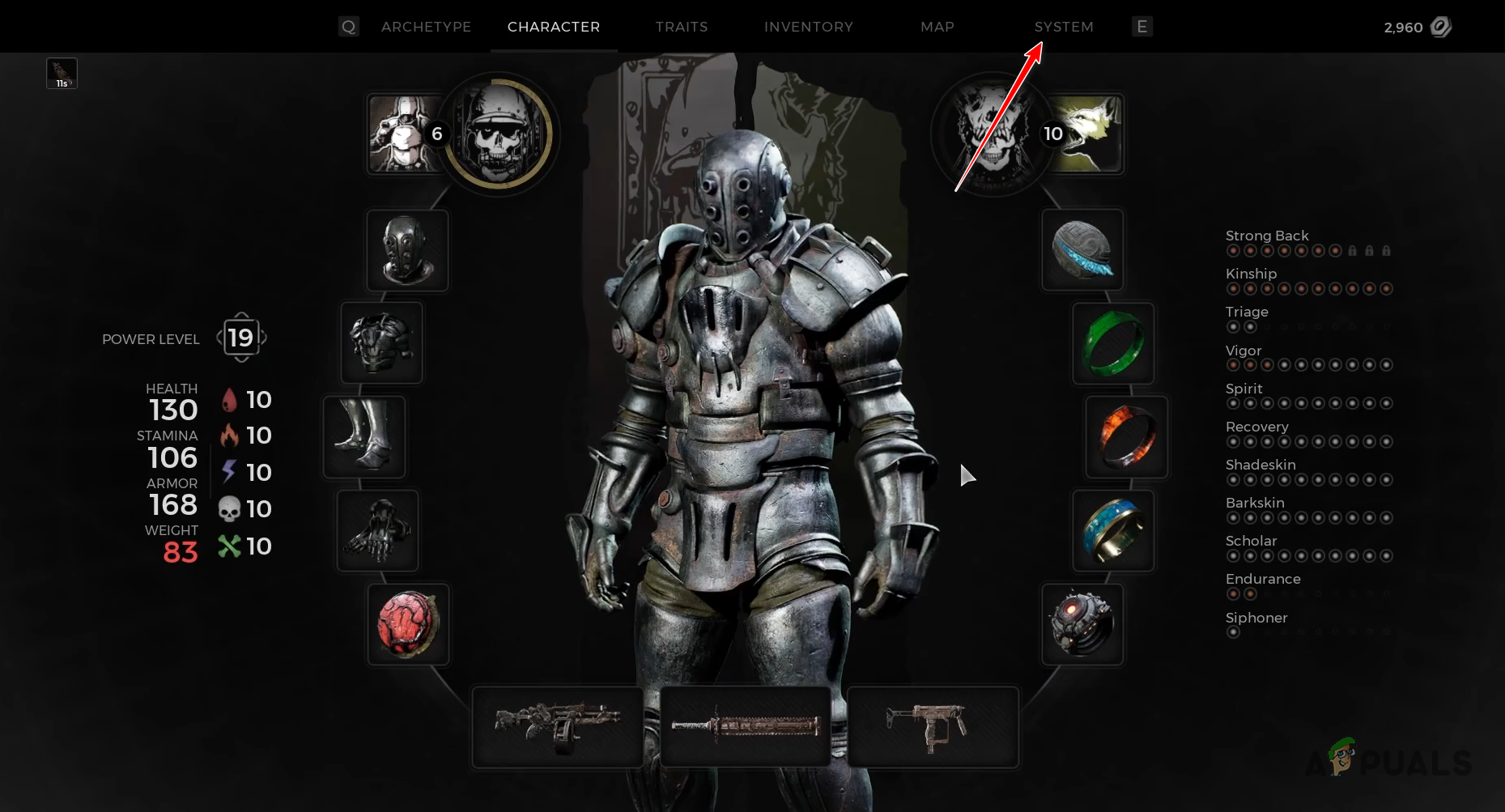Click the orange ring slot

[x=1125, y=437]
